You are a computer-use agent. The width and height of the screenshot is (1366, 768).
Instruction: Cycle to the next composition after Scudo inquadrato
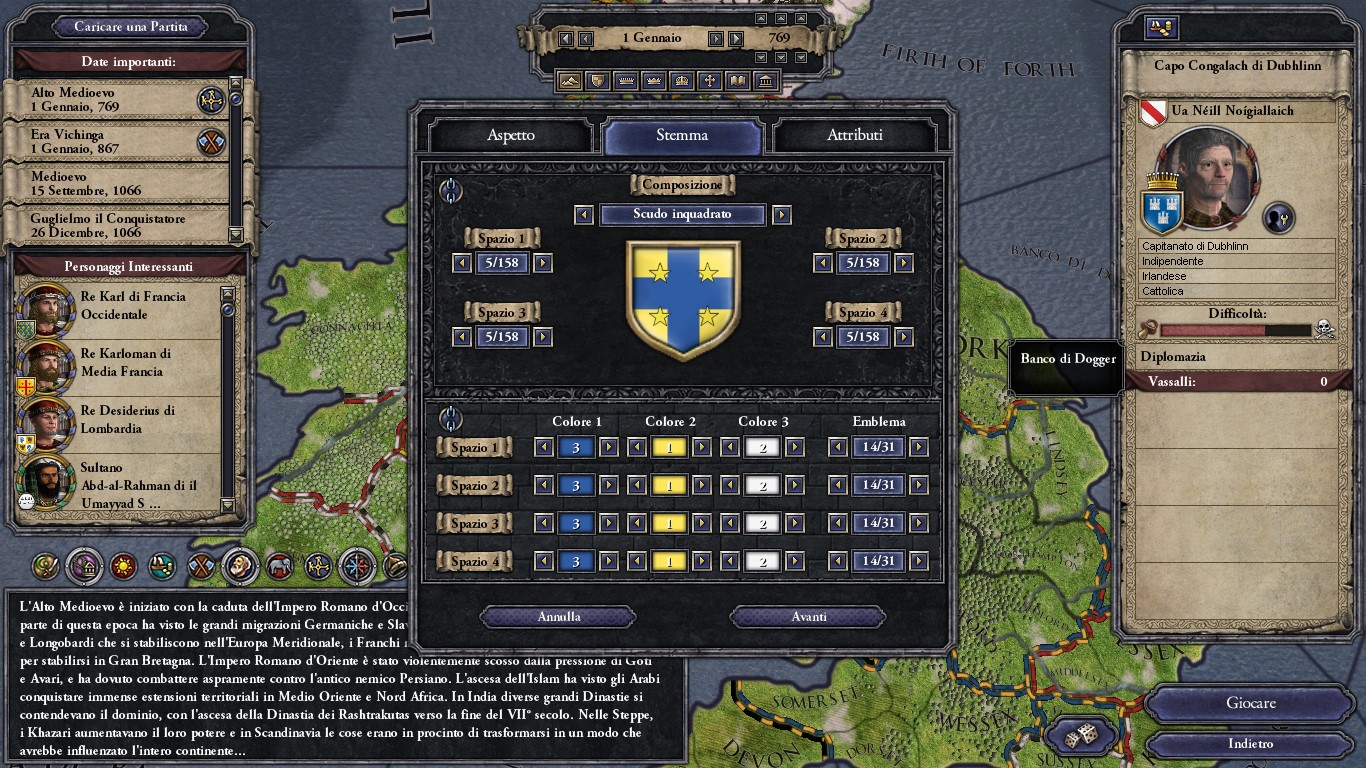(781, 214)
